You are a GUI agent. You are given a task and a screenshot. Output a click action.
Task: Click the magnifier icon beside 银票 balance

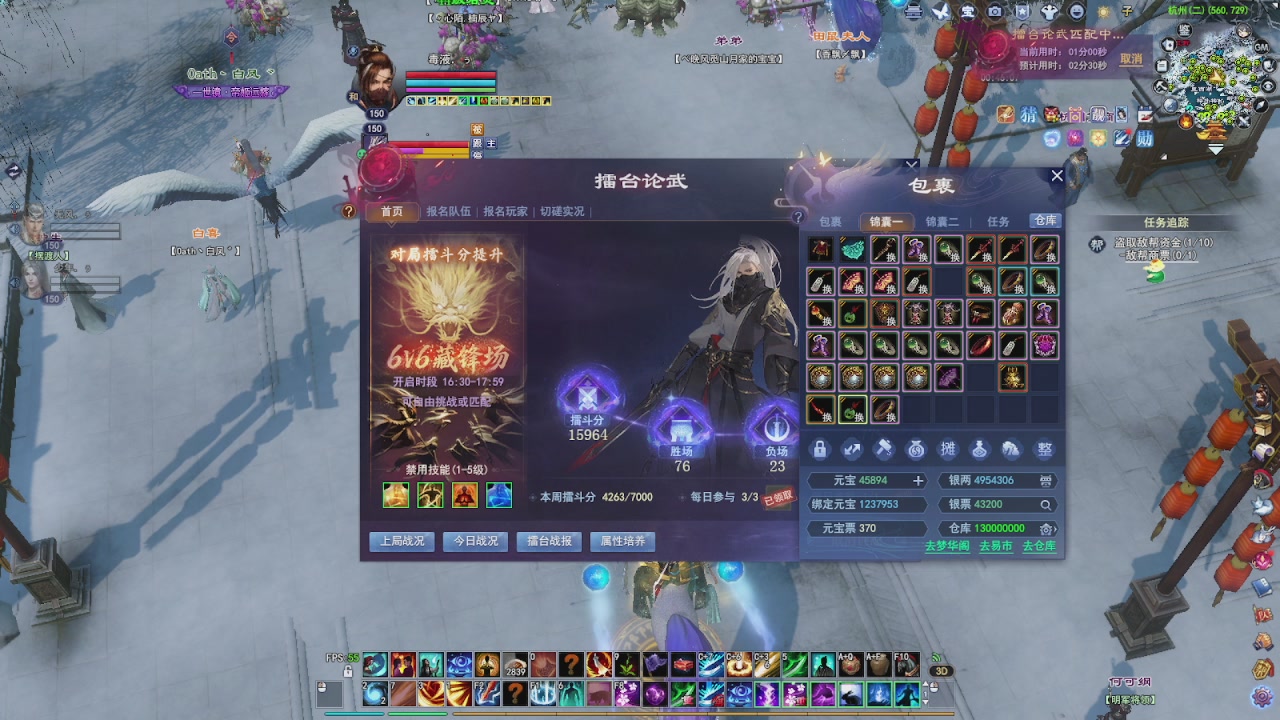pyautogui.click(x=1046, y=504)
